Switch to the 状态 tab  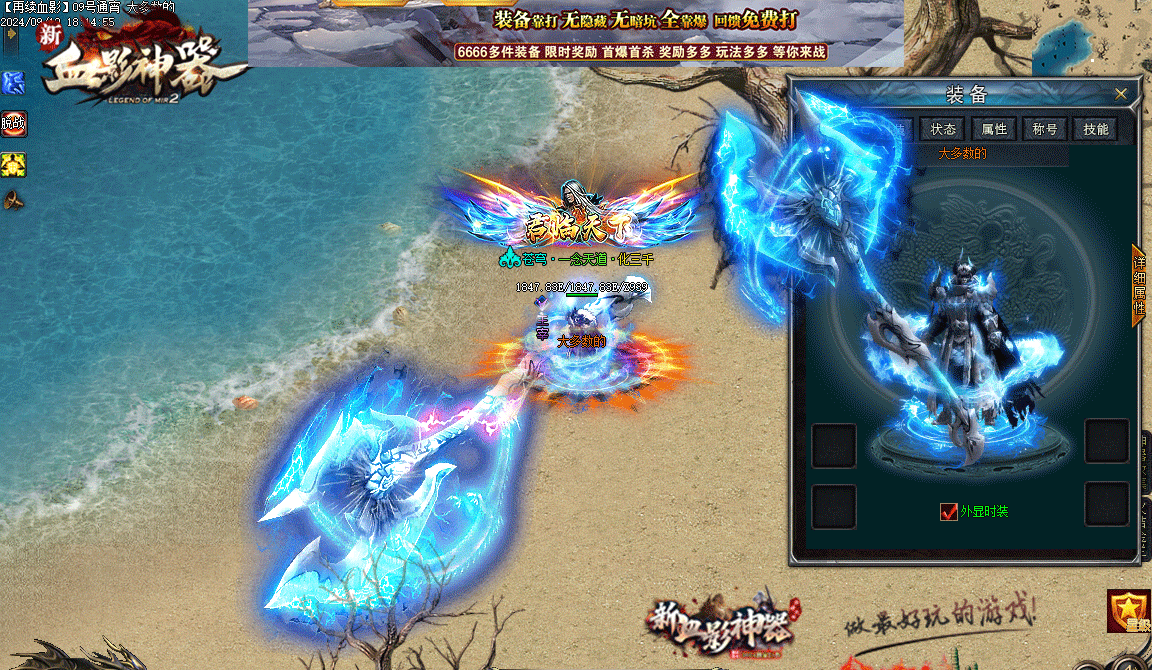(x=943, y=129)
